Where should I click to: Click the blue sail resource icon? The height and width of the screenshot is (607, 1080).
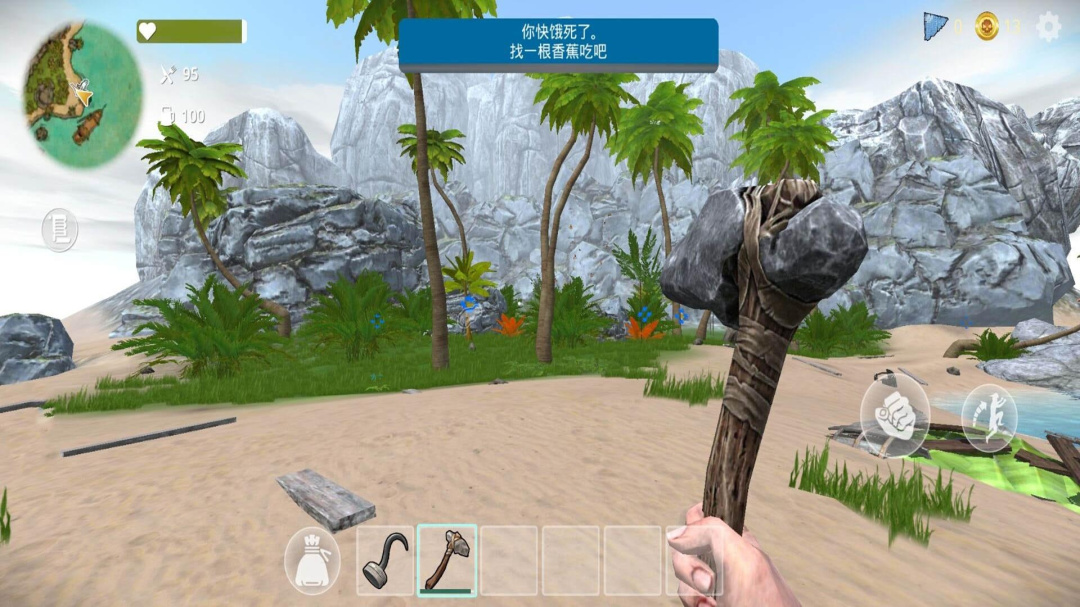(x=935, y=26)
